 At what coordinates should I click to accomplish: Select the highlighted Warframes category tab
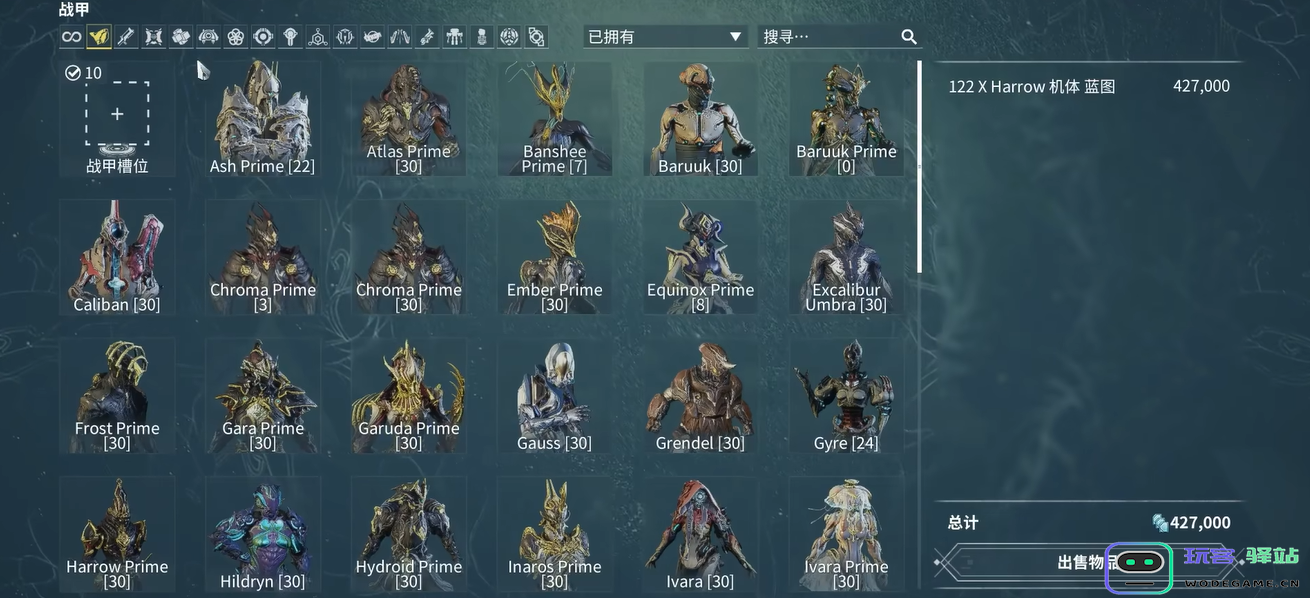click(99, 37)
